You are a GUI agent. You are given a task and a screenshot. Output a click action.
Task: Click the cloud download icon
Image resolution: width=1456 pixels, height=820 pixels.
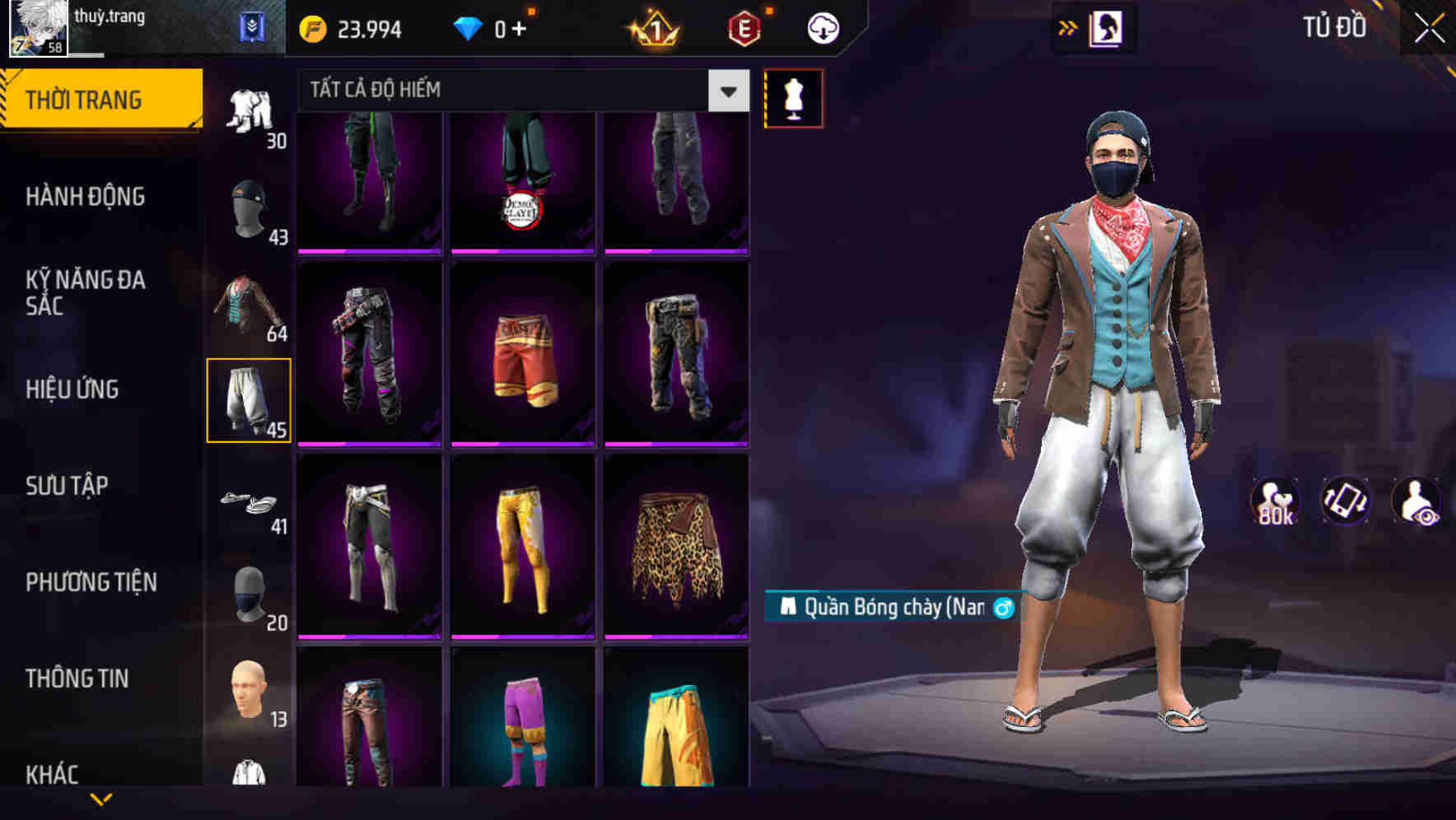[823, 27]
